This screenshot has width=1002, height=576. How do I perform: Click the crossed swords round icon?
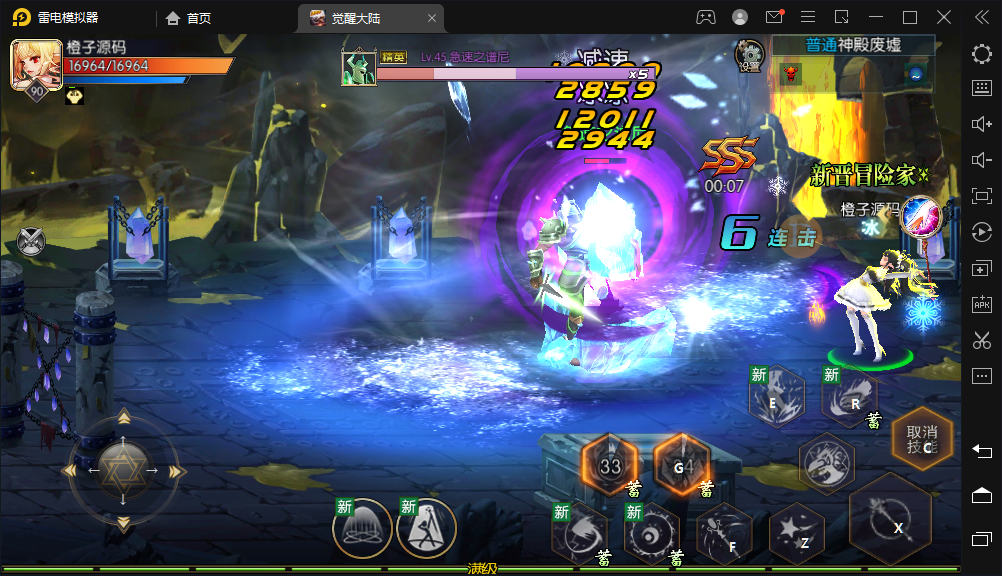pyautogui.click(x=32, y=240)
